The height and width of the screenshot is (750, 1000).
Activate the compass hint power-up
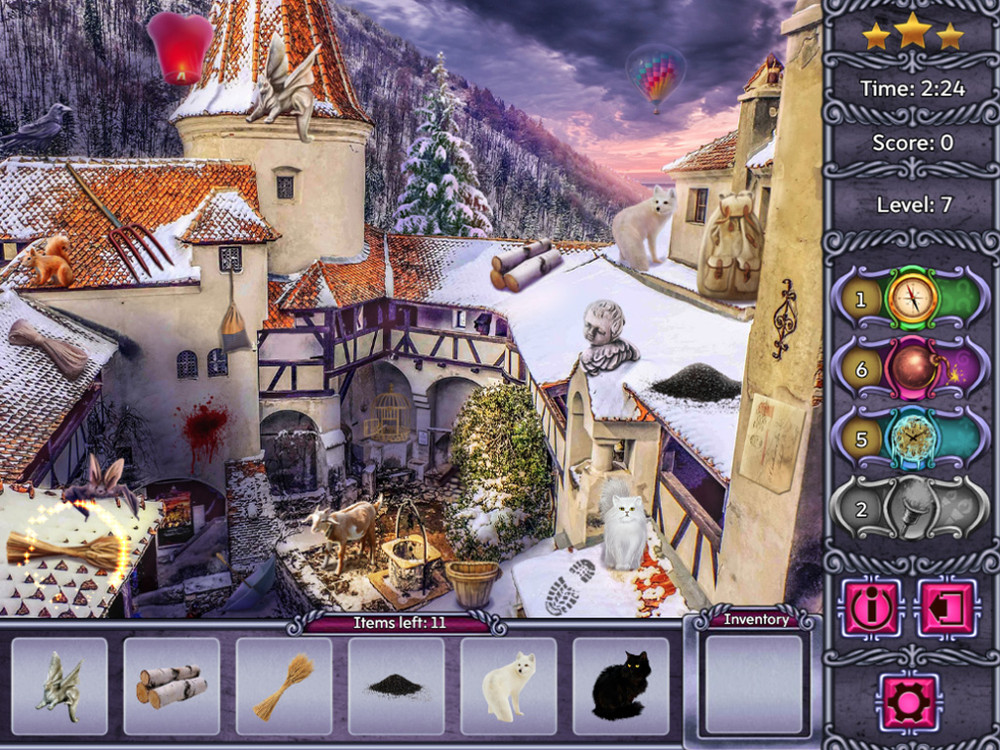point(912,298)
